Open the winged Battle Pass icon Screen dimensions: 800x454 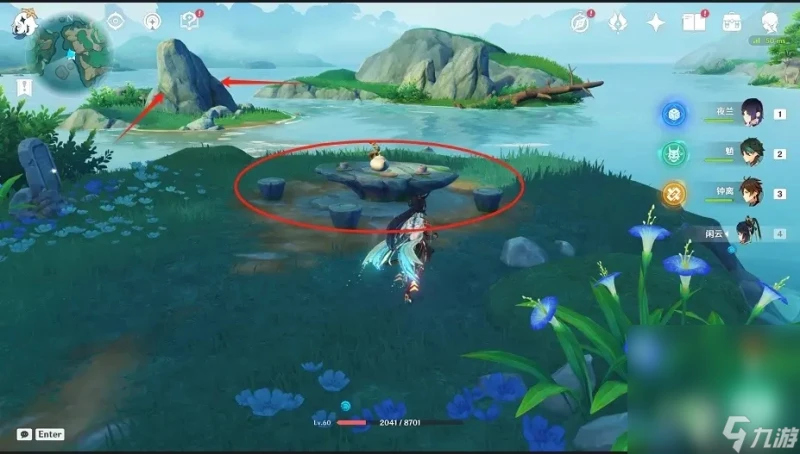618,22
